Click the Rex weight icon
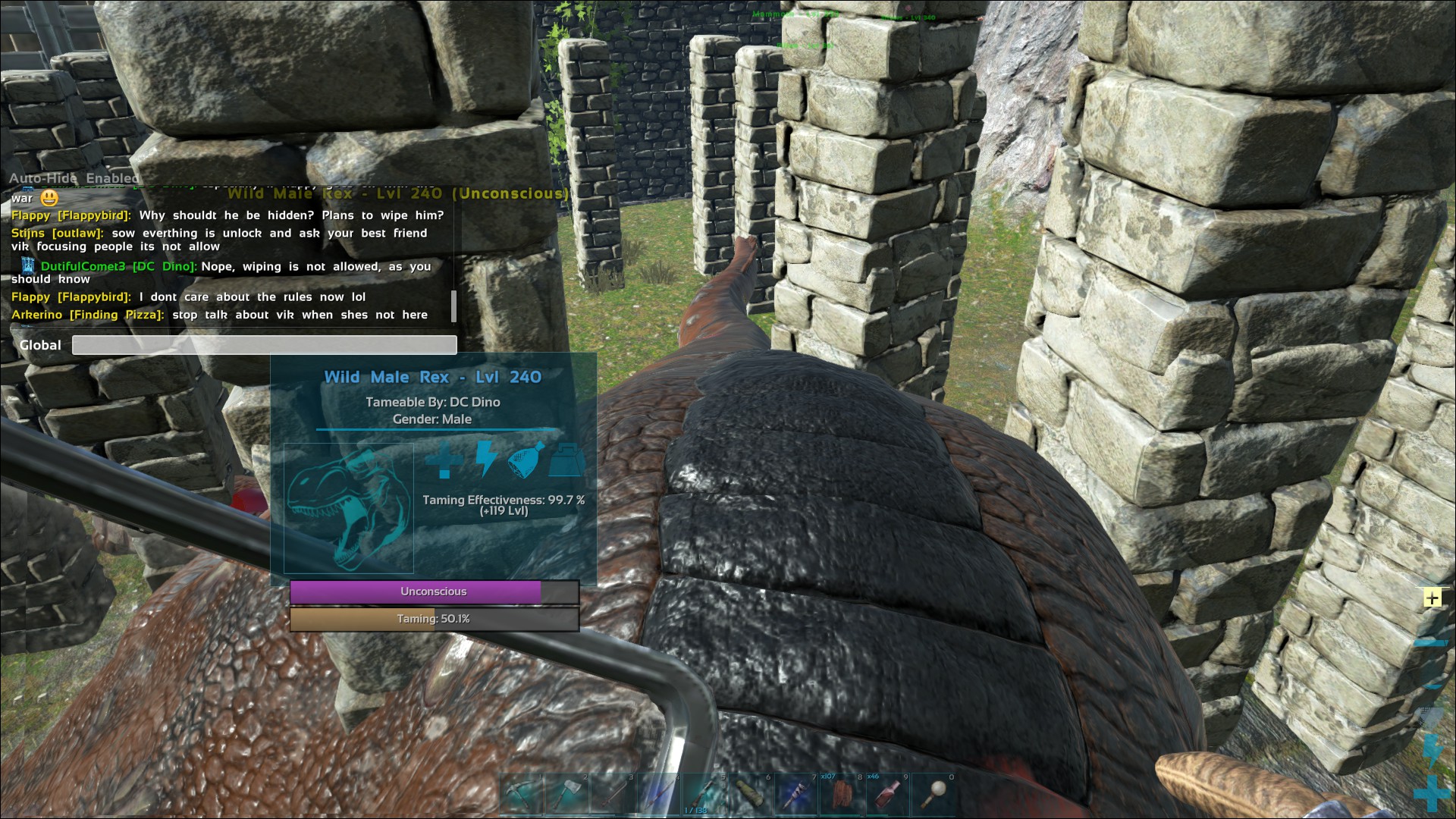Screen dimensions: 1456x819 [x=566, y=460]
